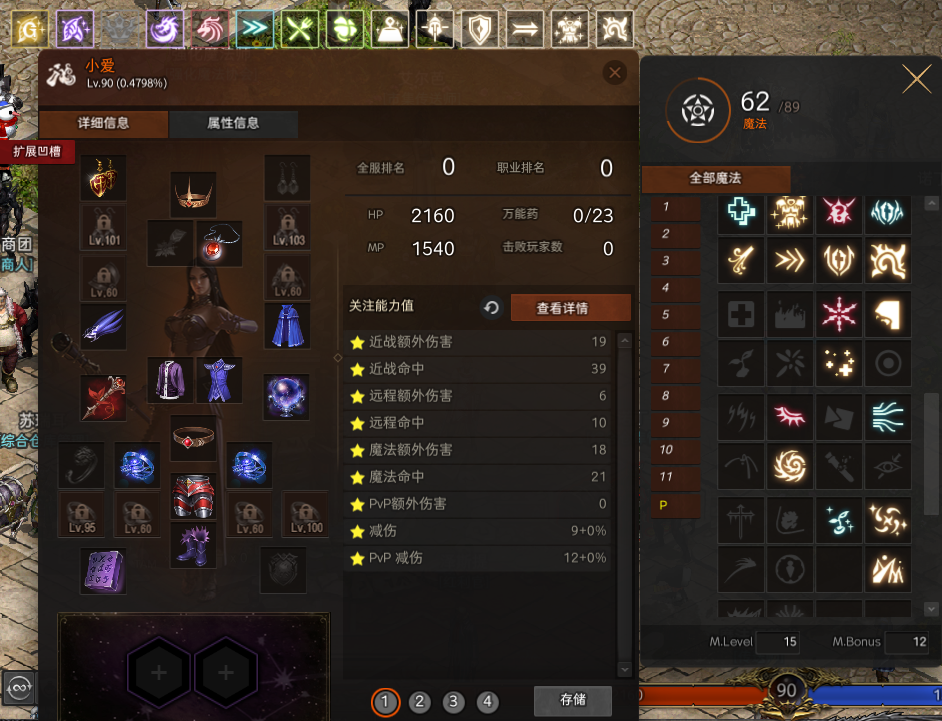Toggle the 近战额外伤害 star favorite
This screenshot has height=721, width=942.
(356, 342)
